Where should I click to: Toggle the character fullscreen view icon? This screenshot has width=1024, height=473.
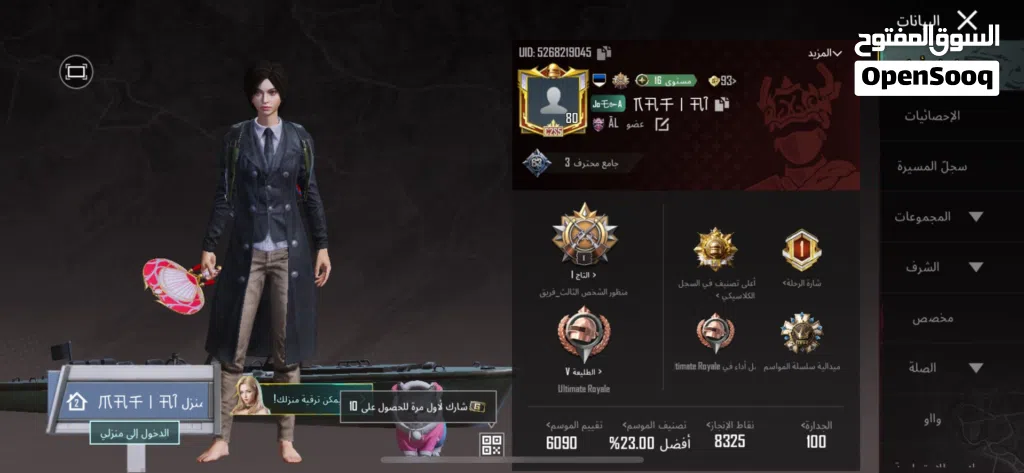(75, 71)
